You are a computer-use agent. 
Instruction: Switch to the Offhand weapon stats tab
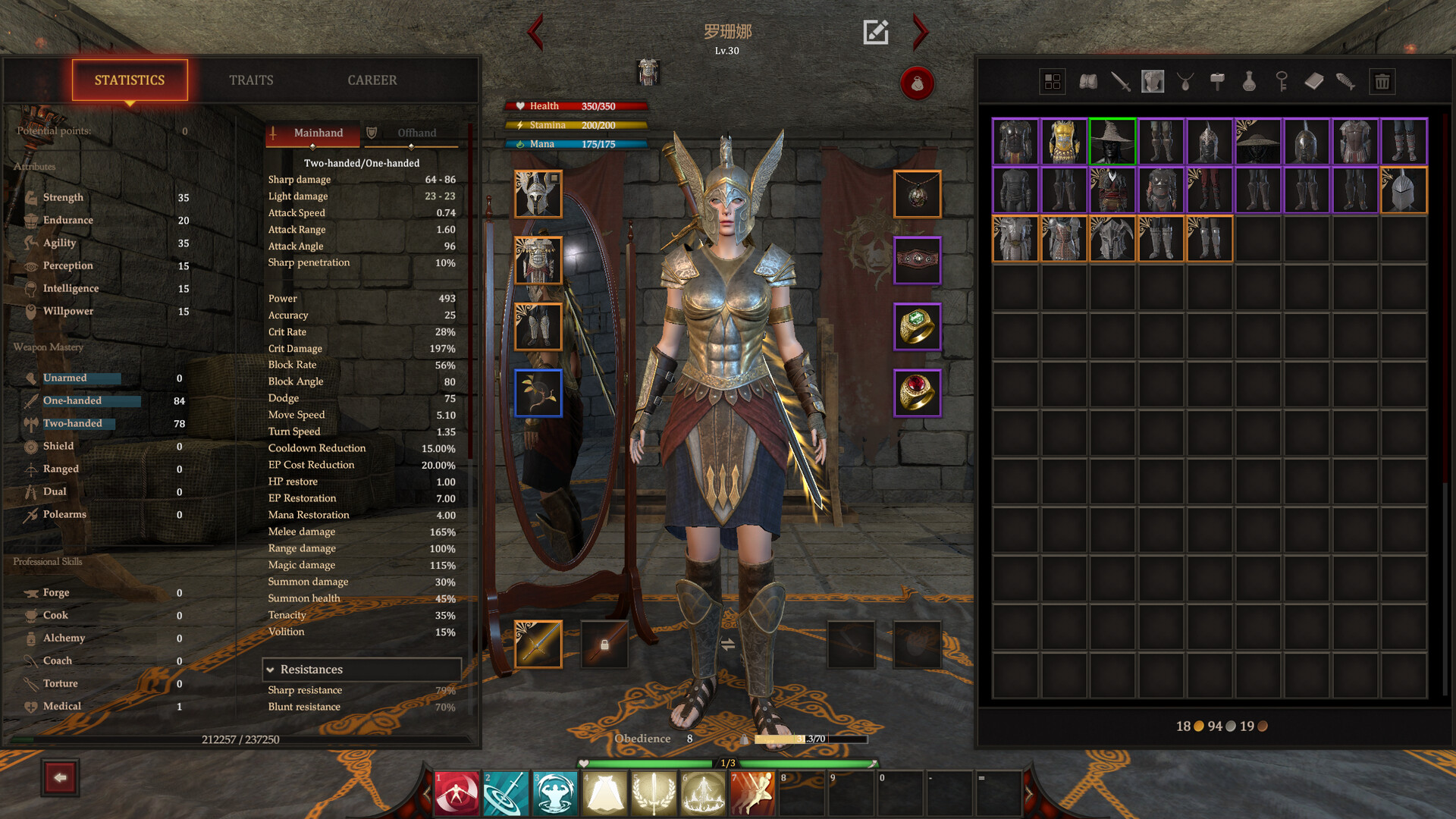coord(409,133)
